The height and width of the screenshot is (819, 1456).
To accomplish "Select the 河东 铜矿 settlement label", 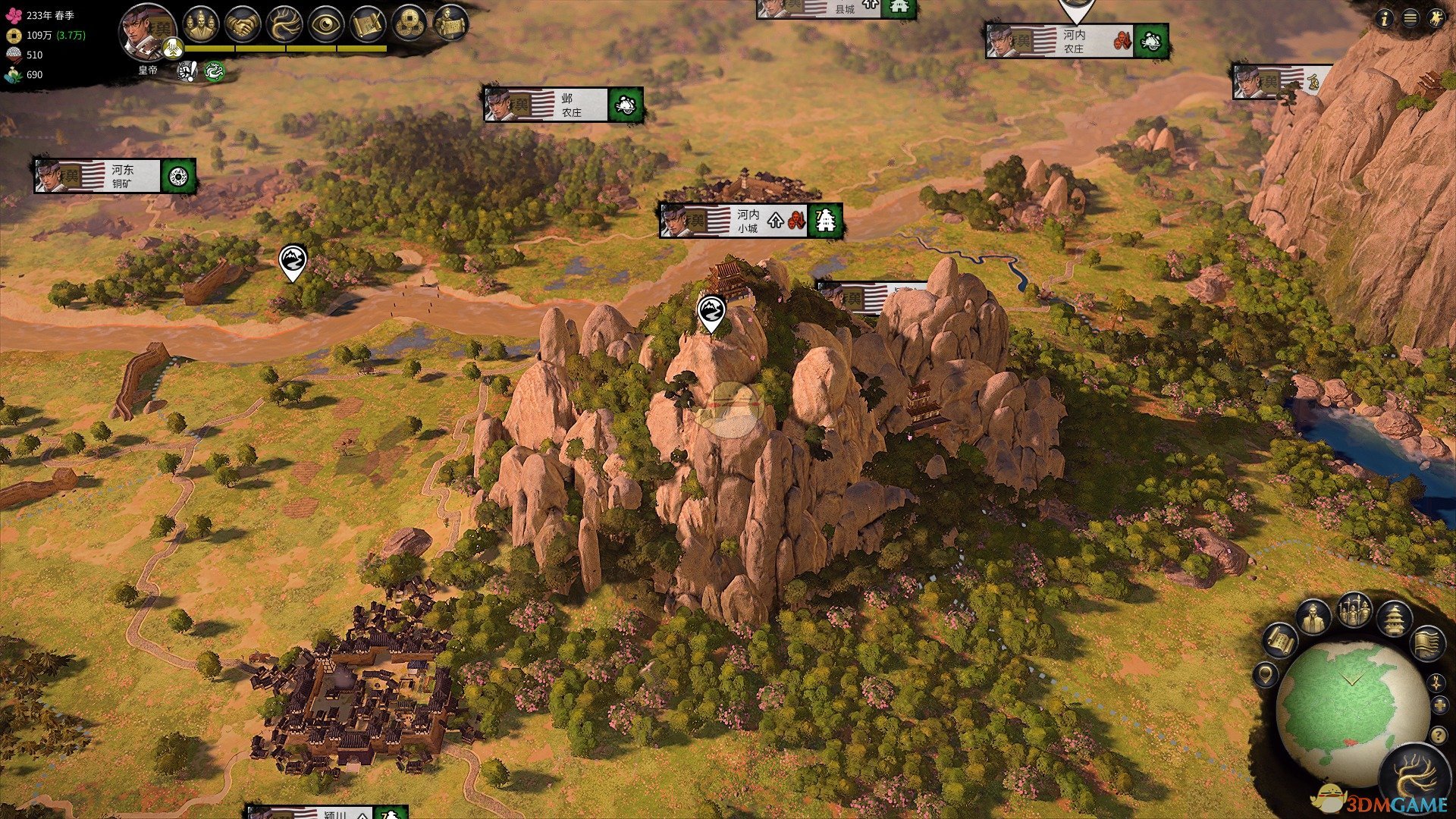I will click(x=115, y=176).
